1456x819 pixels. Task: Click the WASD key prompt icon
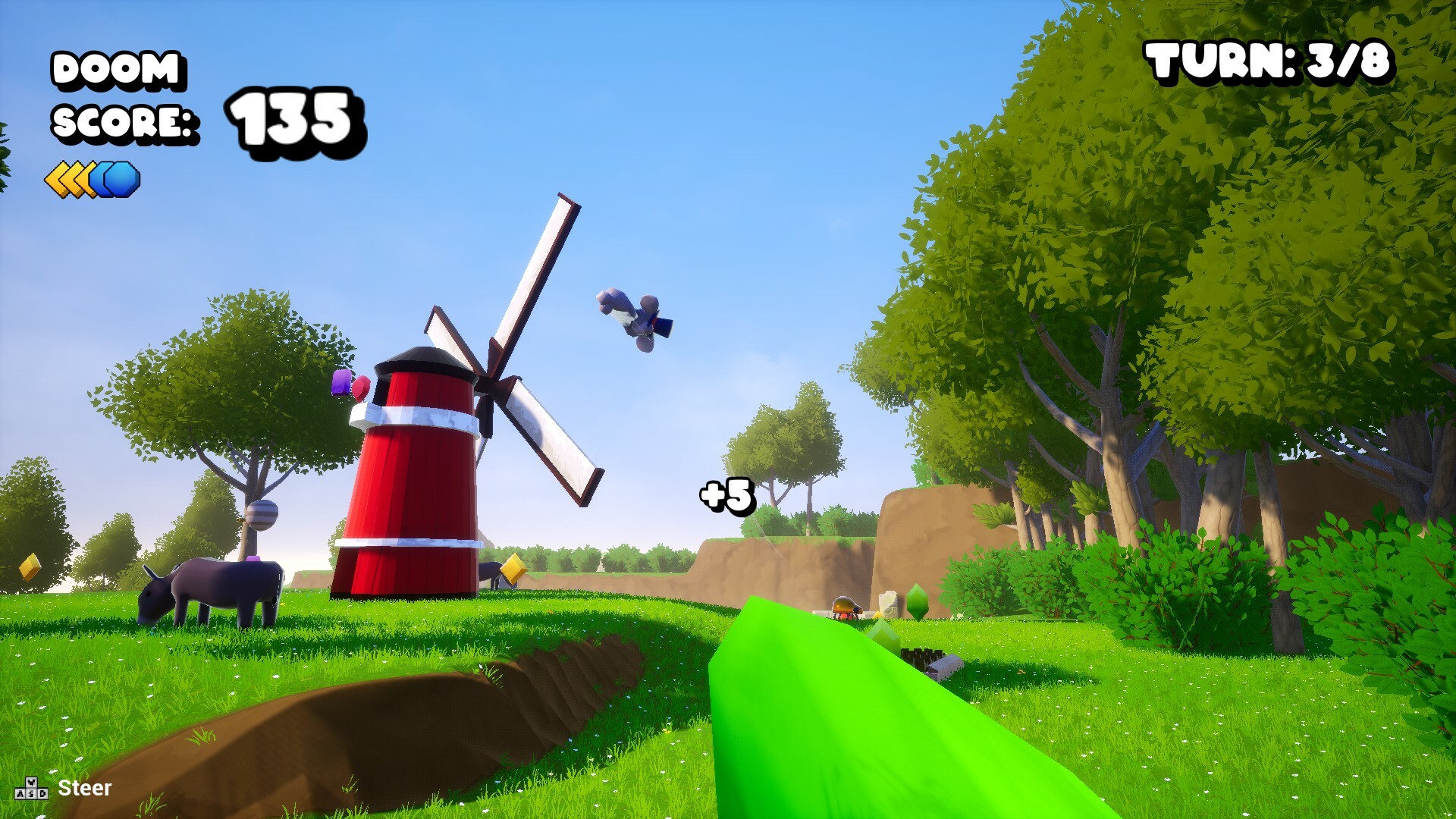tap(32, 789)
